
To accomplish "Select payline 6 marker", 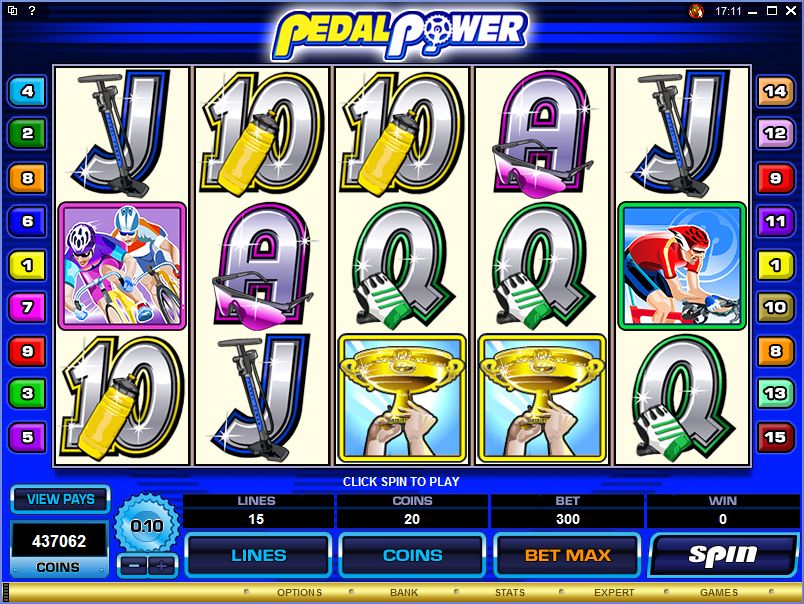I will click(27, 221).
